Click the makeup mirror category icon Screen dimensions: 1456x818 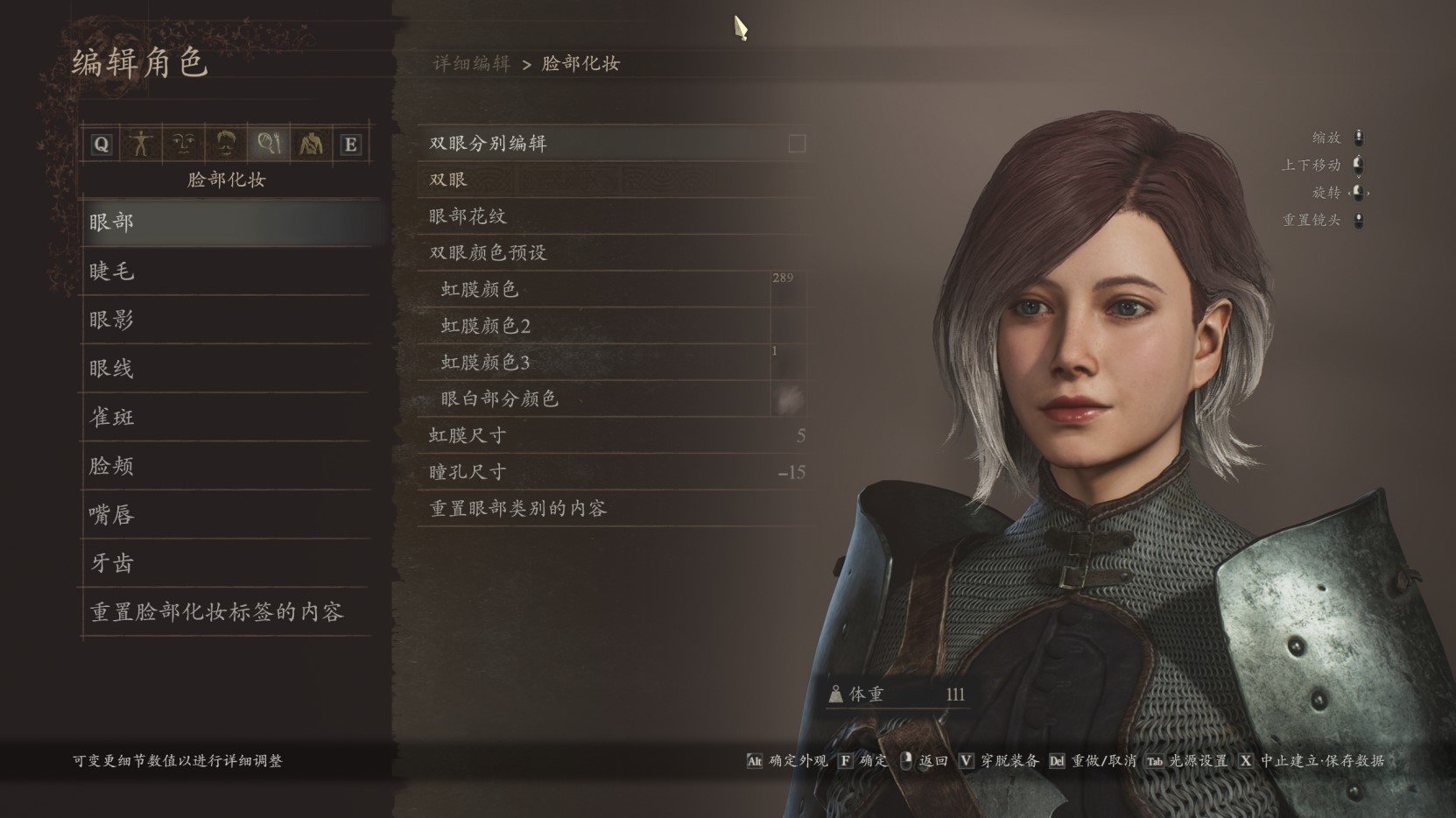coord(269,145)
